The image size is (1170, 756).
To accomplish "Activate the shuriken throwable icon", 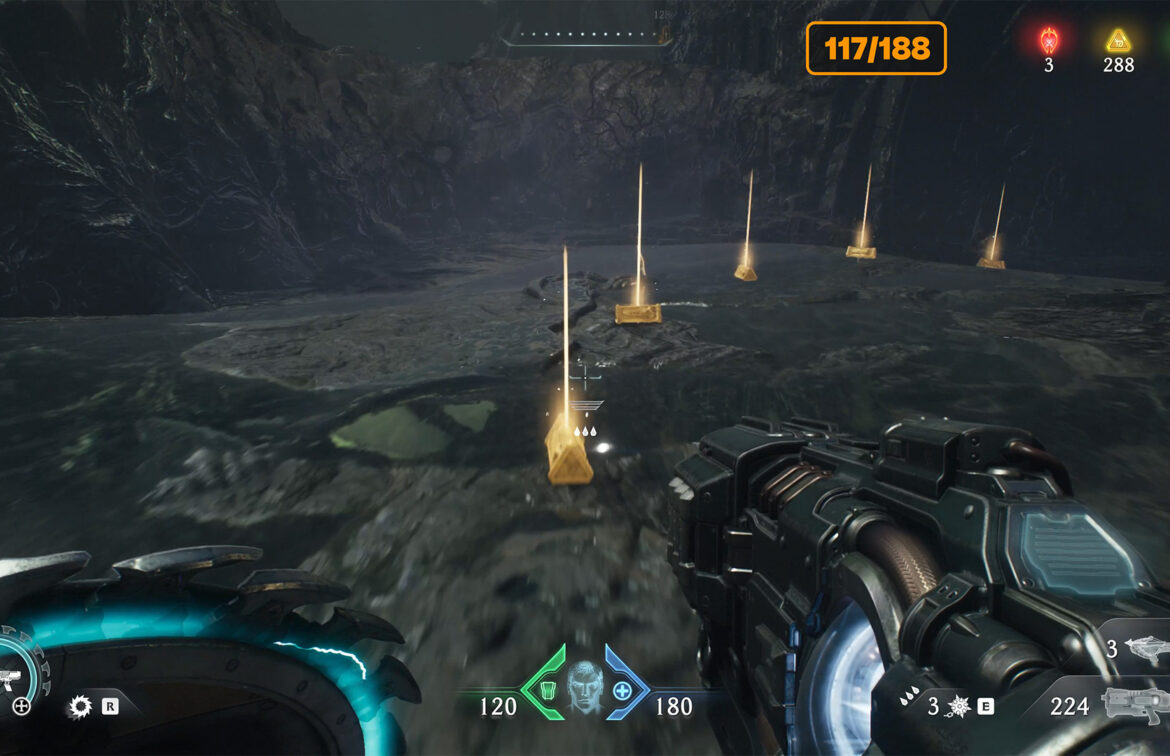I will (x=961, y=706).
